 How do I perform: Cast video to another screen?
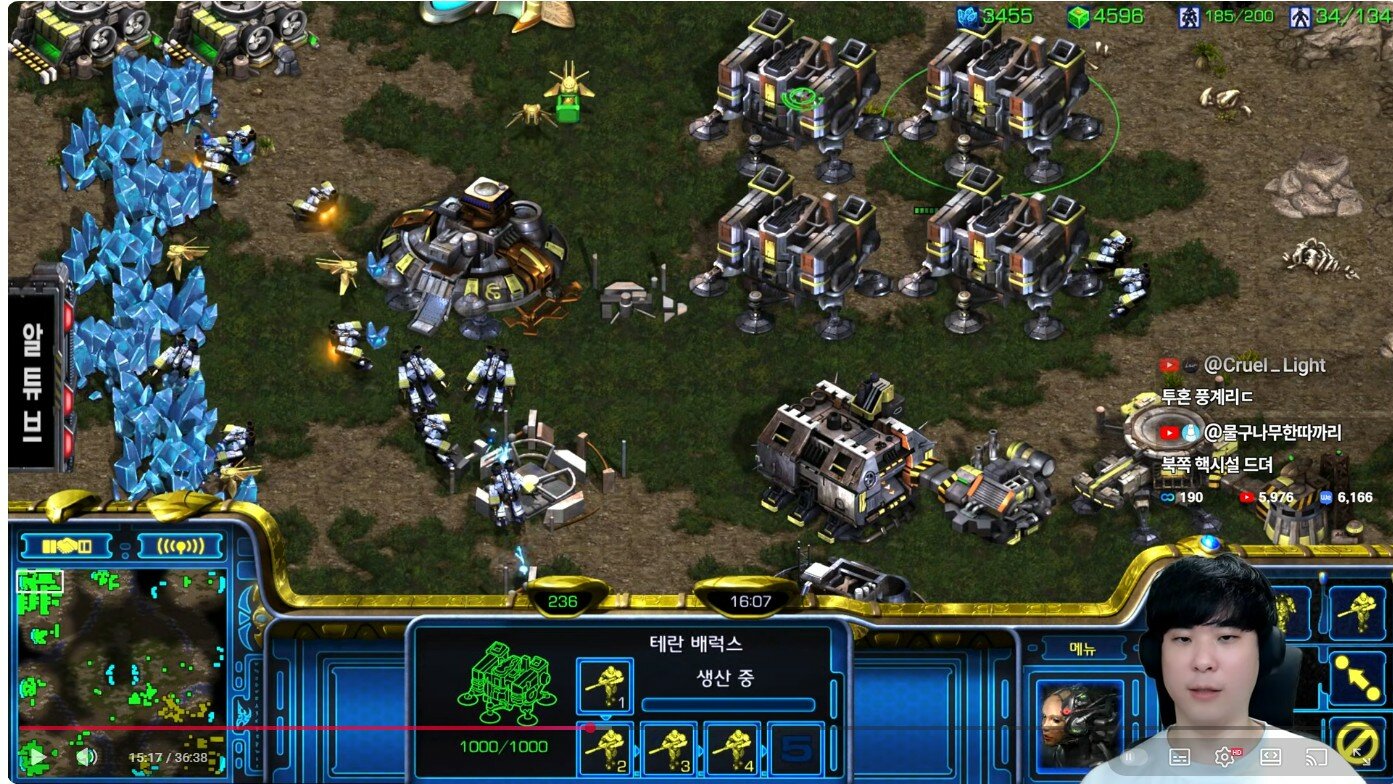click(1318, 757)
